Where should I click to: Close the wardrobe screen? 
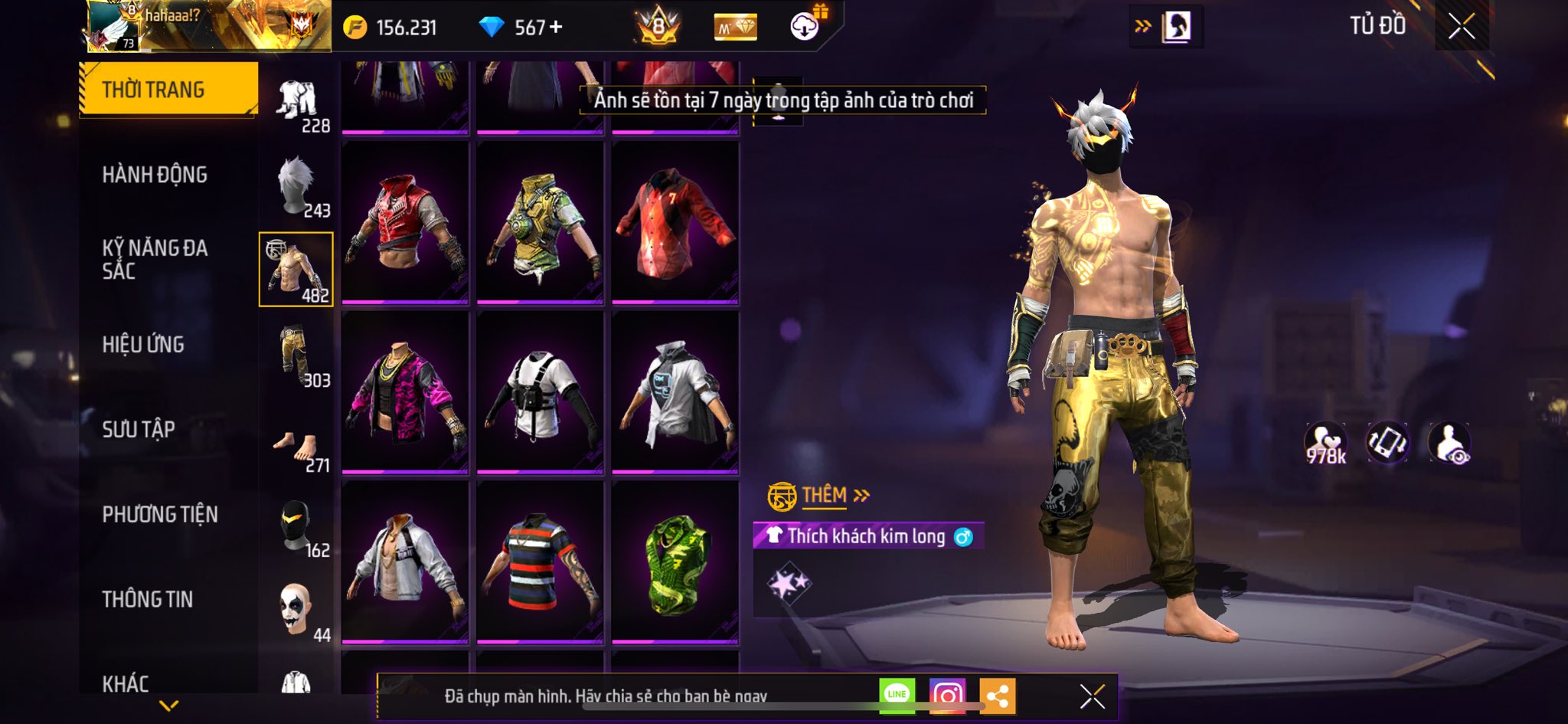click(x=1461, y=27)
